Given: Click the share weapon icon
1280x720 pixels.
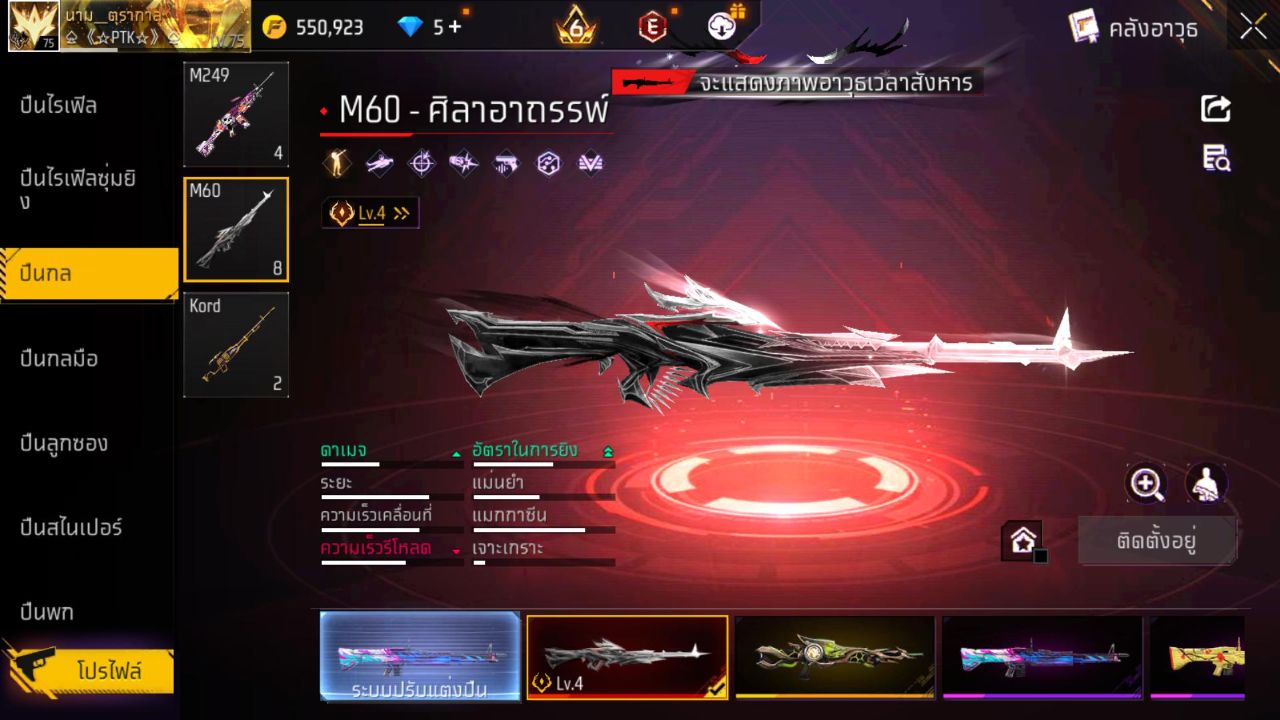Looking at the screenshot, I should [x=1215, y=108].
